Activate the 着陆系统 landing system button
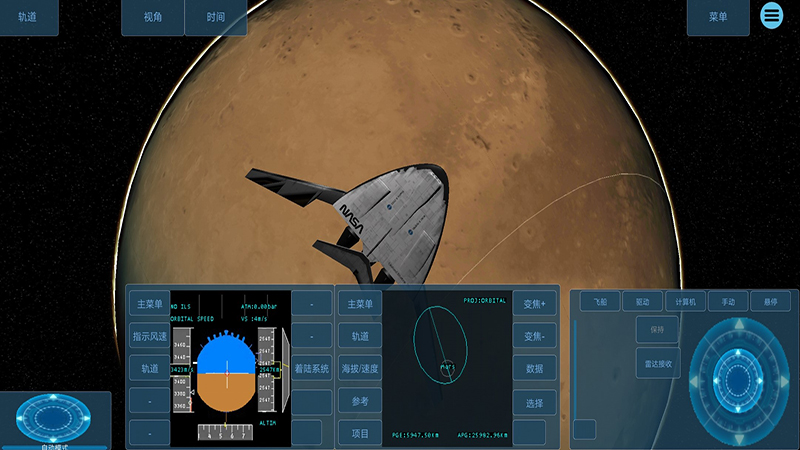This screenshot has width=800, height=450. coord(311,369)
